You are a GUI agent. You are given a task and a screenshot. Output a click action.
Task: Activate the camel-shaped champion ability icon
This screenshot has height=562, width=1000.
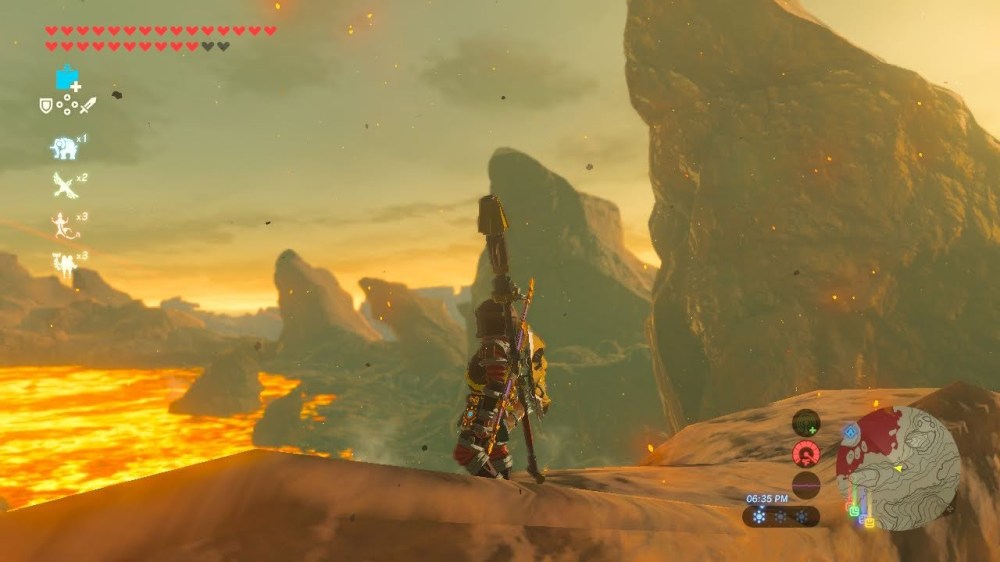pyautogui.click(x=64, y=264)
